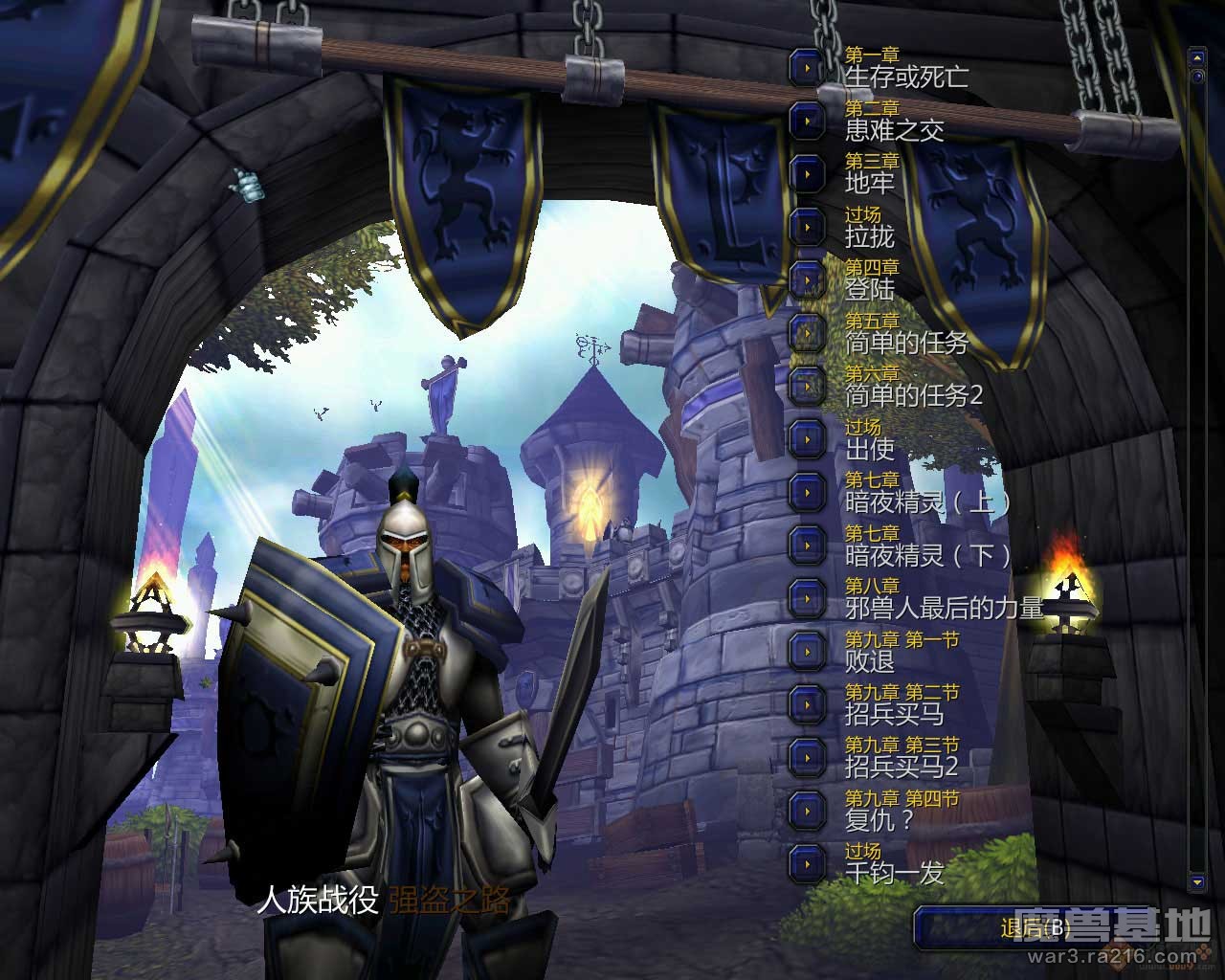Image resolution: width=1225 pixels, height=980 pixels.
Task: Select 暗夜精灵（上）chapter
Action: tap(809, 492)
